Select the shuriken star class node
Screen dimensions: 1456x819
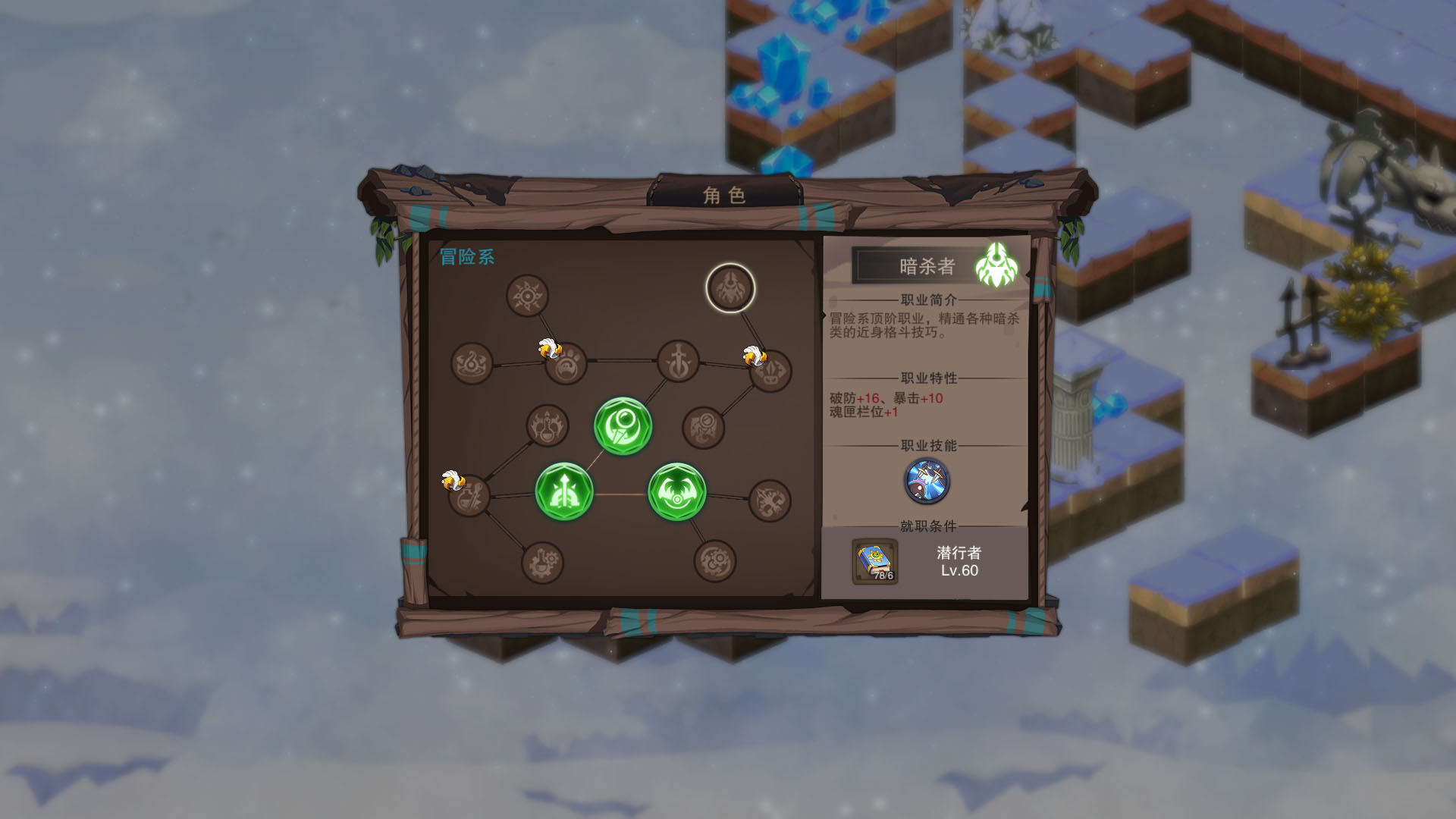coord(527,296)
